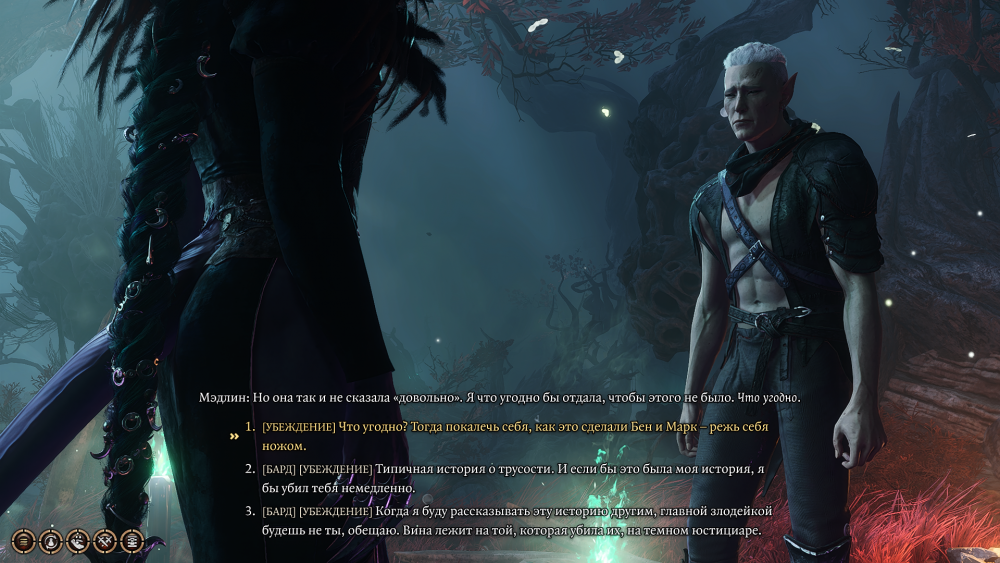Activate the crossed swords attack icon

(x=104, y=541)
